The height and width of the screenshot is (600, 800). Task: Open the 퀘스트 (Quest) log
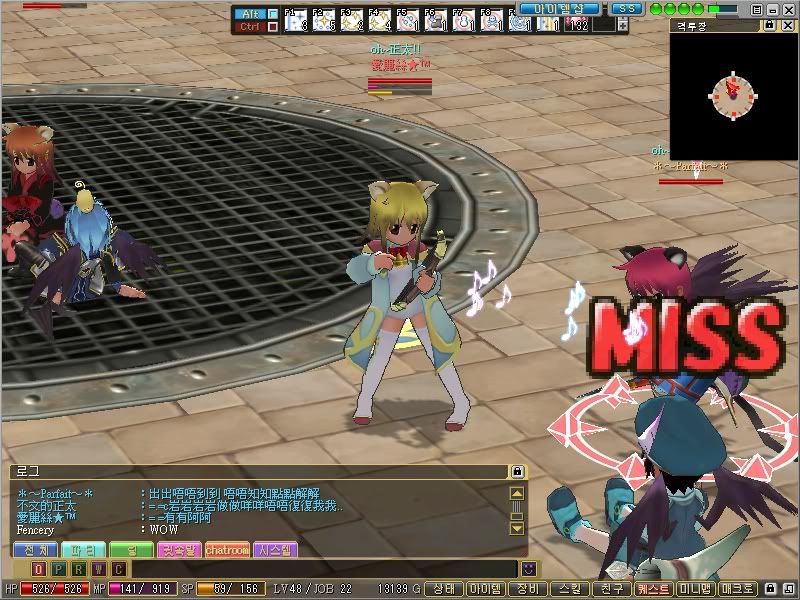tap(654, 589)
